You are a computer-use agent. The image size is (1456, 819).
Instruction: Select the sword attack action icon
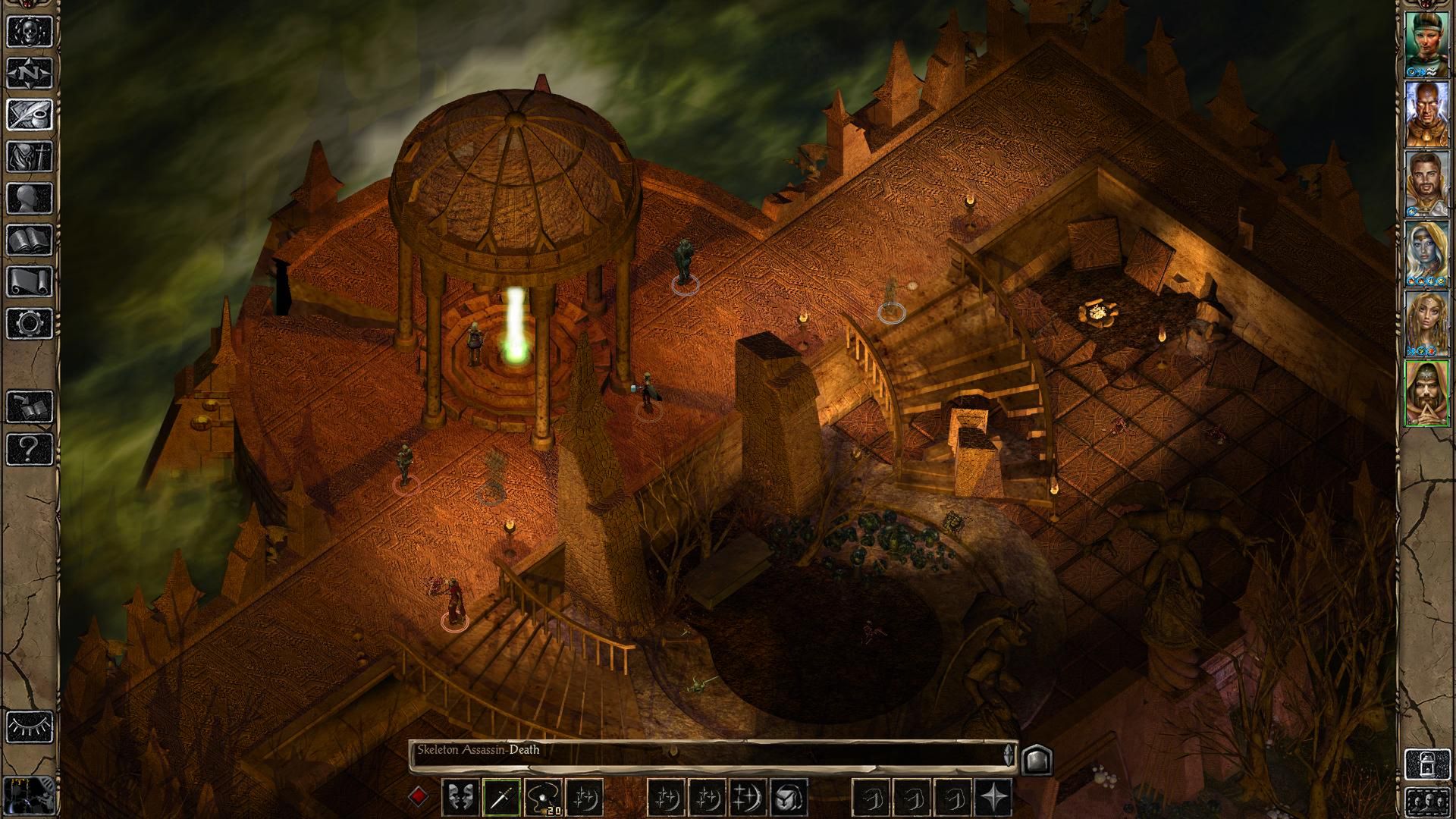(502, 797)
